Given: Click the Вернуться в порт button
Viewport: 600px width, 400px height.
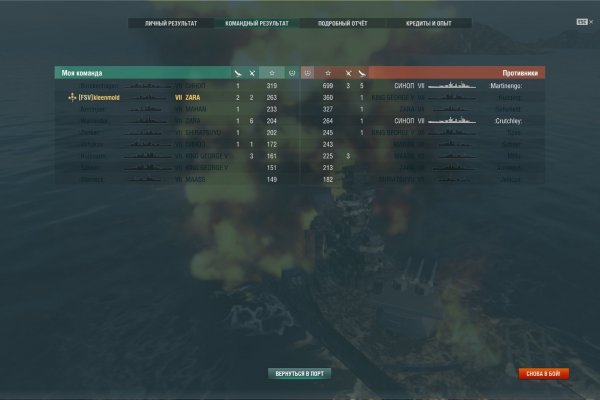Looking at the screenshot, I should coord(299,373).
